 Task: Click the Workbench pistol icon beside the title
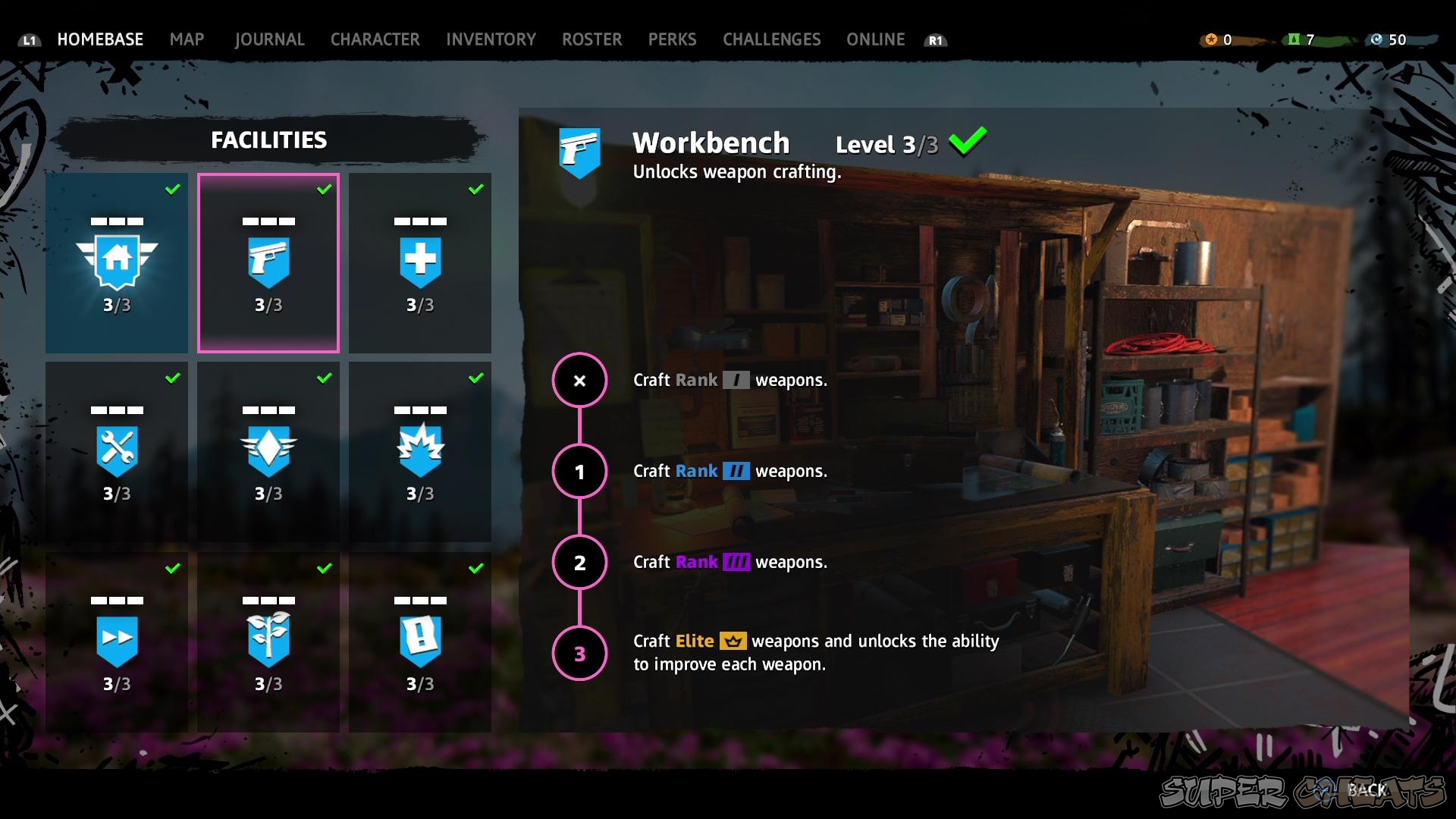580,151
